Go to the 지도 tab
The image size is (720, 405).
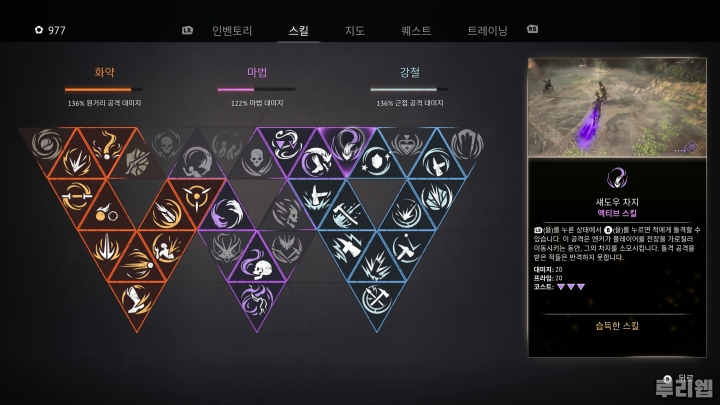[354, 30]
